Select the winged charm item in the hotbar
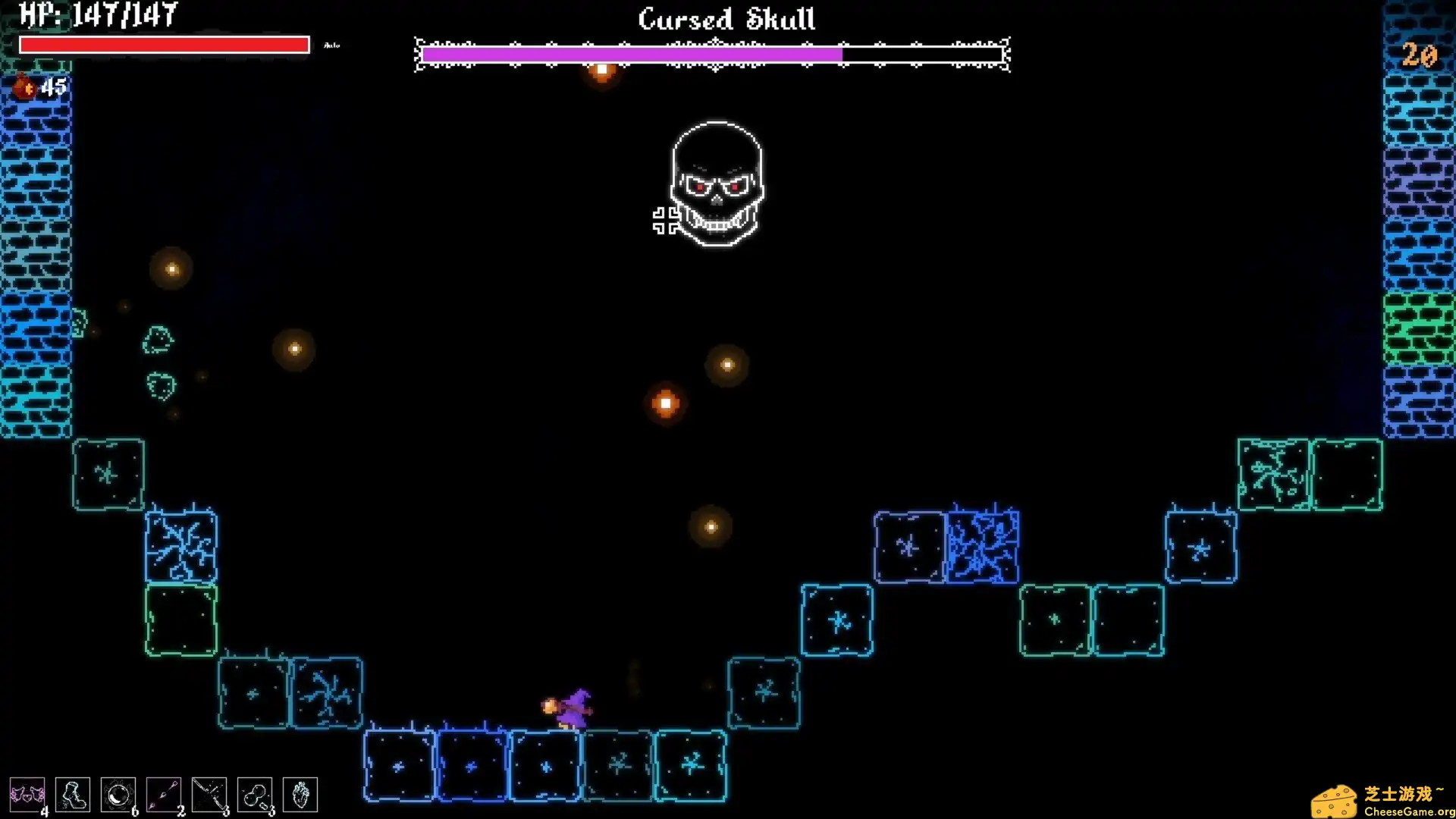Image resolution: width=1456 pixels, height=819 pixels. pyautogui.click(x=28, y=794)
